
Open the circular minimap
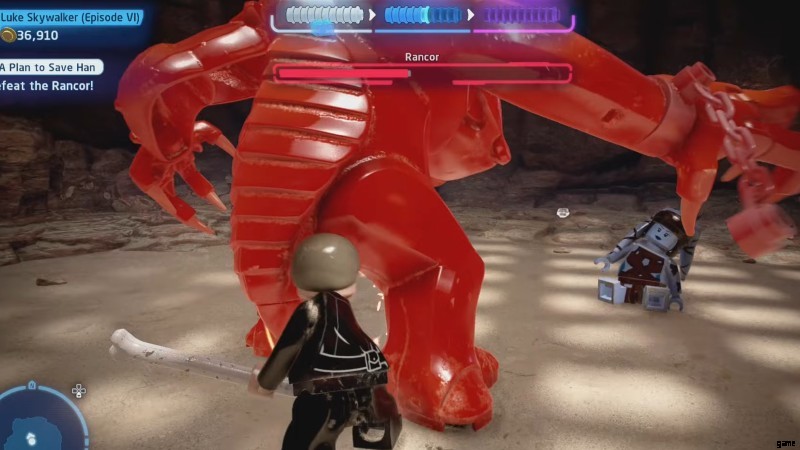coord(40,420)
